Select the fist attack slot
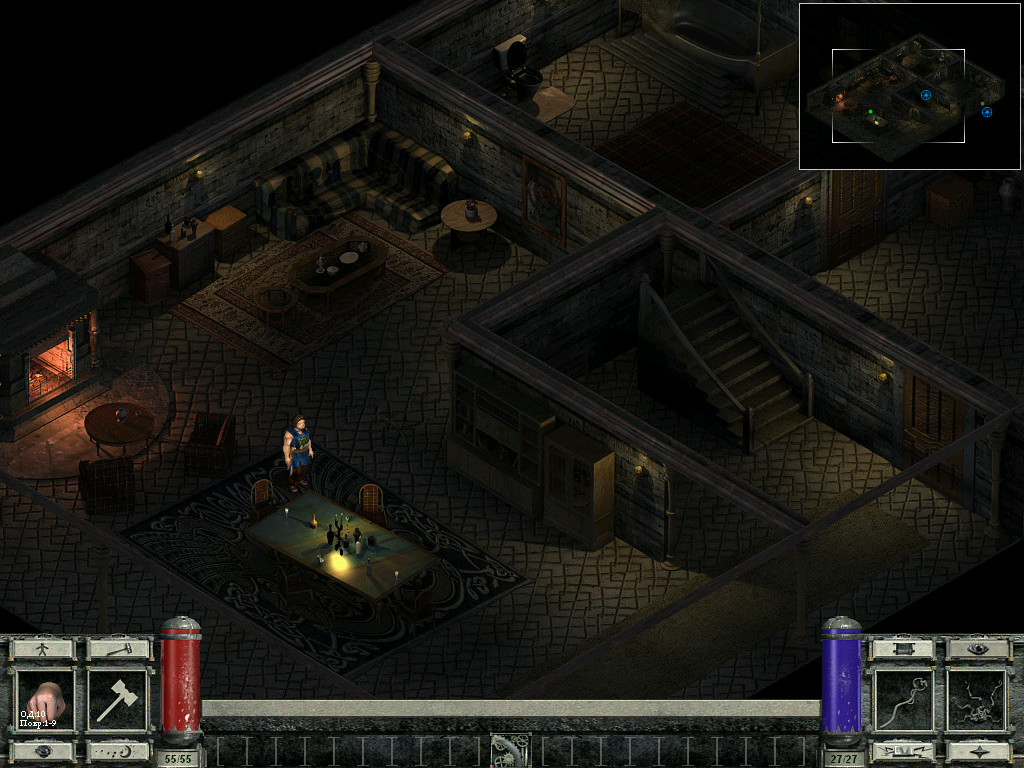Image resolution: width=1024 pixels, height=768 pixels. (x=43, y=700)
